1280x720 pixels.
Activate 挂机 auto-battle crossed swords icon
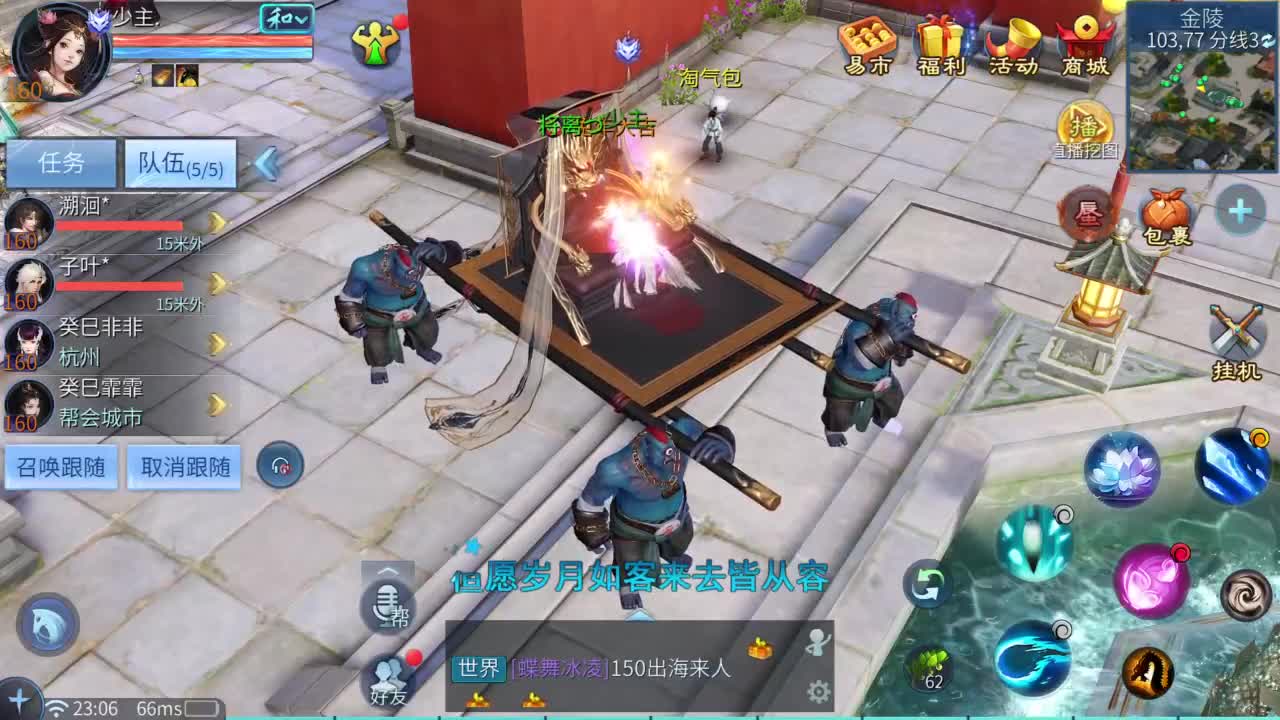1236,327
